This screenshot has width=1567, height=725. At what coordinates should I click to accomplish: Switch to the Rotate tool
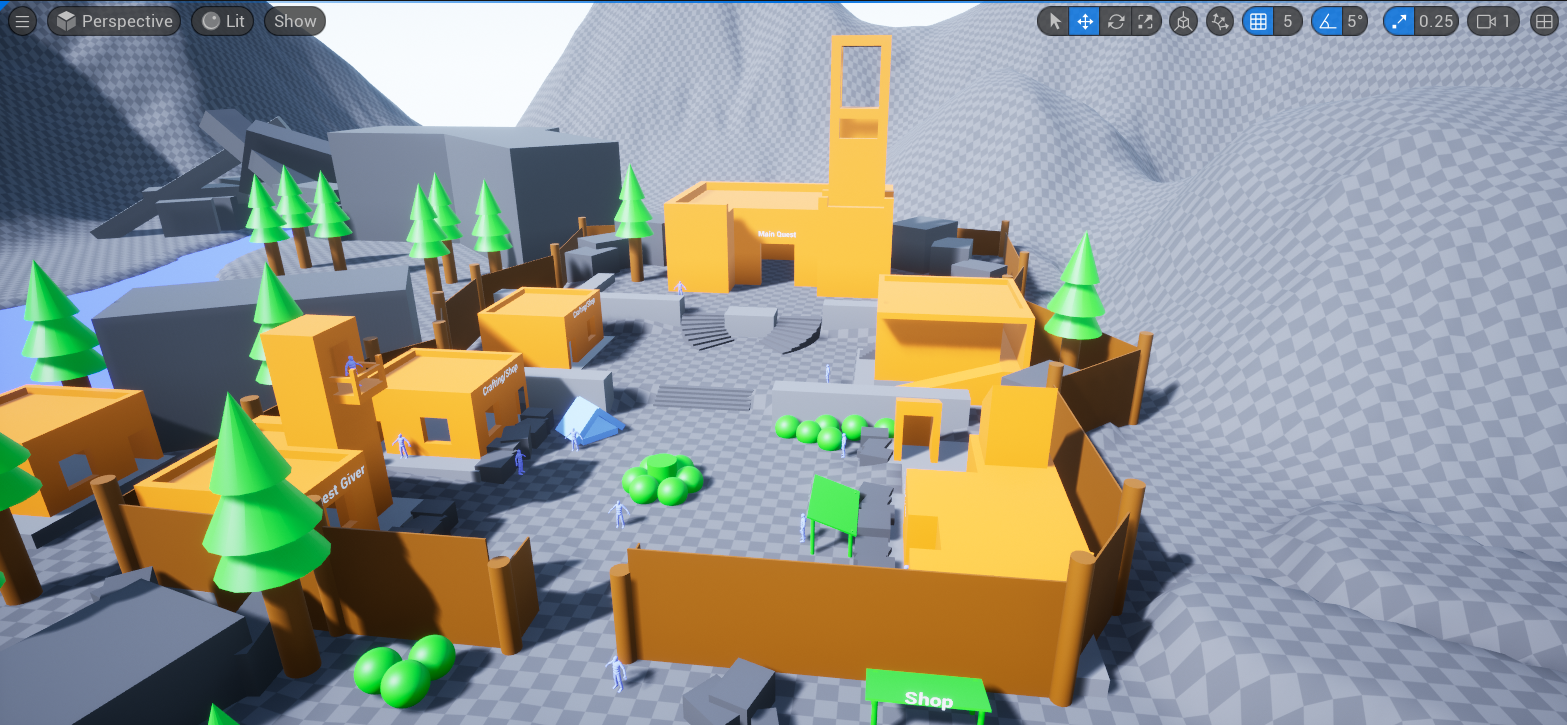pyautogui.click(x=1116, y=21)
